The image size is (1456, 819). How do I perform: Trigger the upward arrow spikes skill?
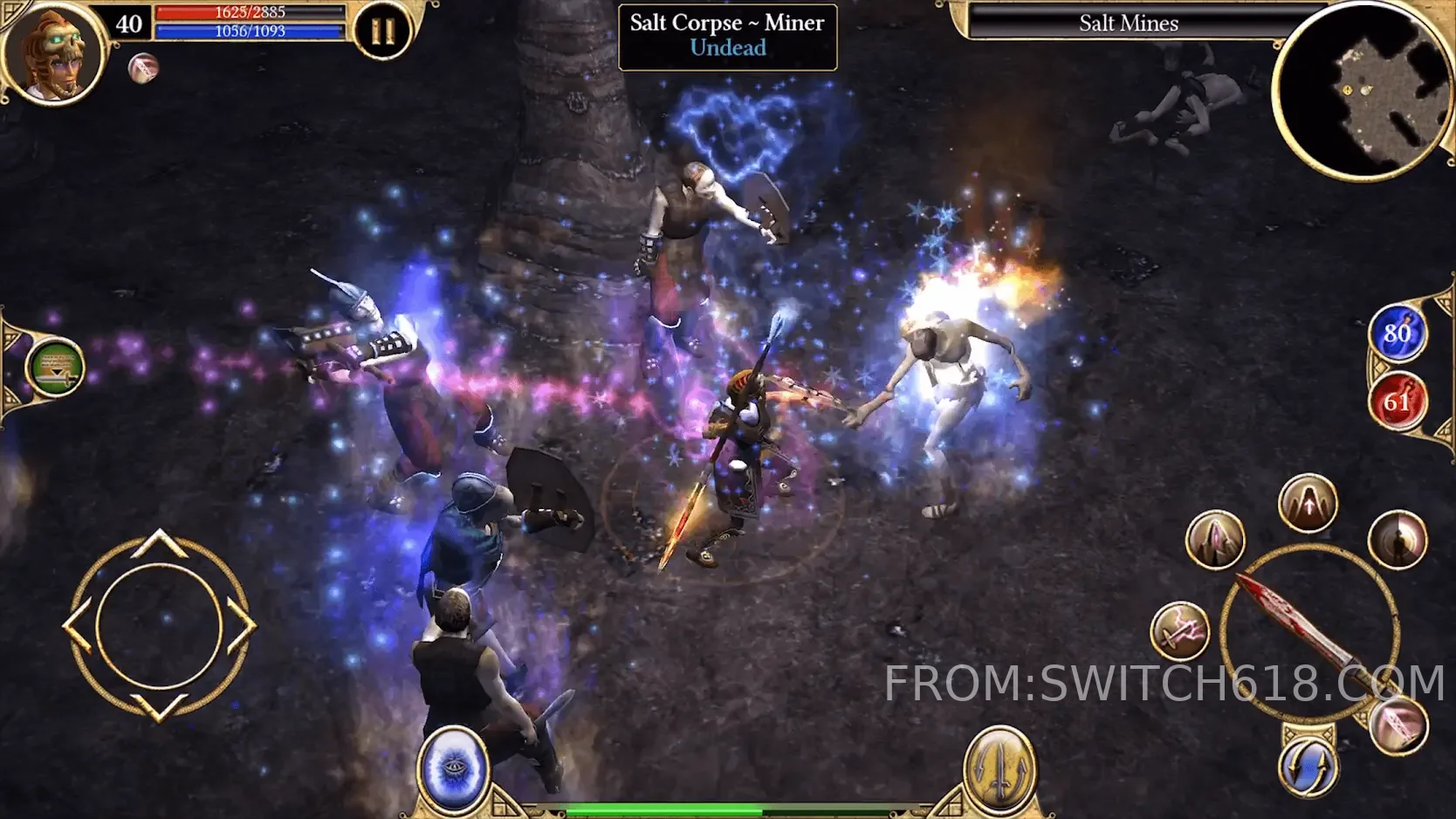point(1308,504)
